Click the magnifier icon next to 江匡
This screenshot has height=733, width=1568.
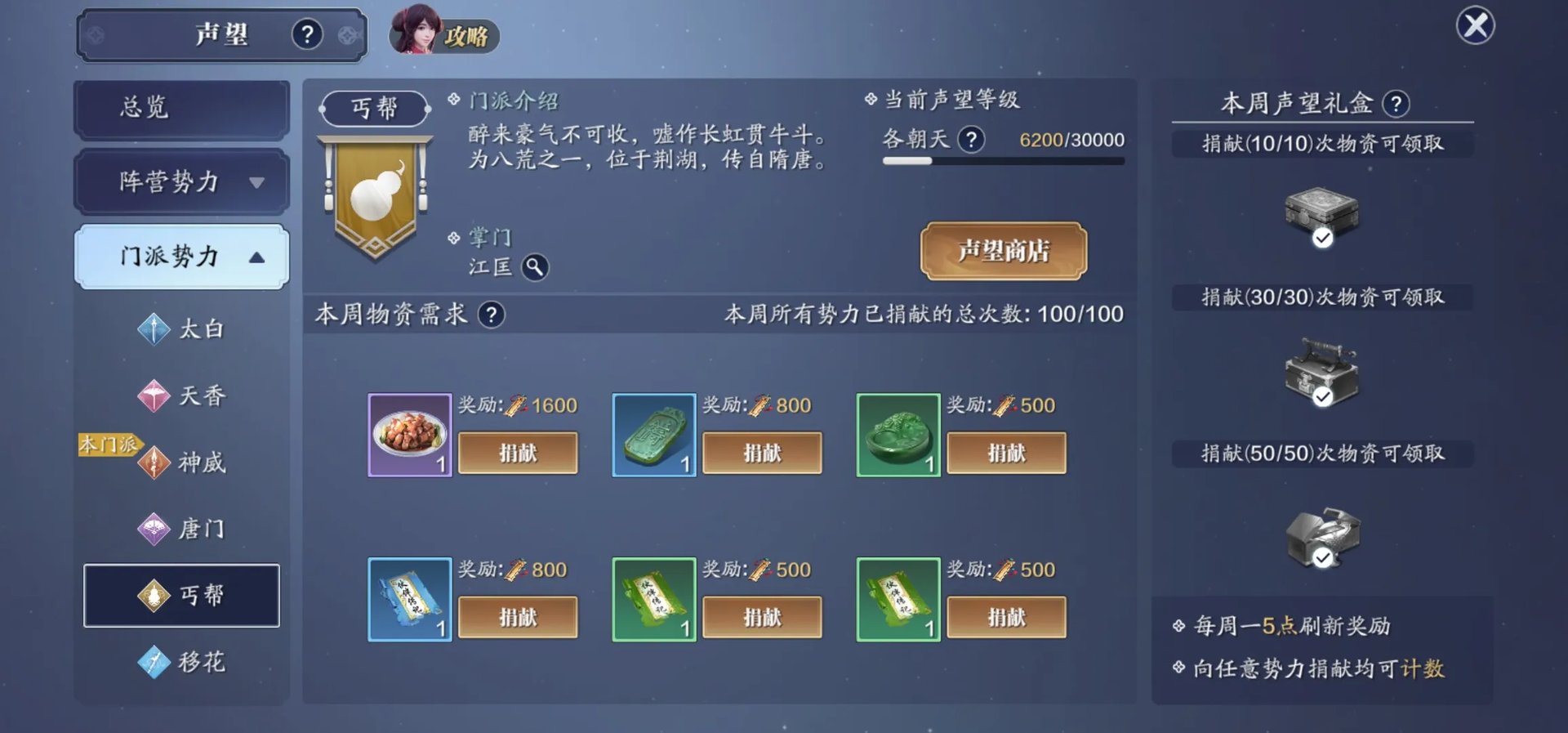(537, 267)
